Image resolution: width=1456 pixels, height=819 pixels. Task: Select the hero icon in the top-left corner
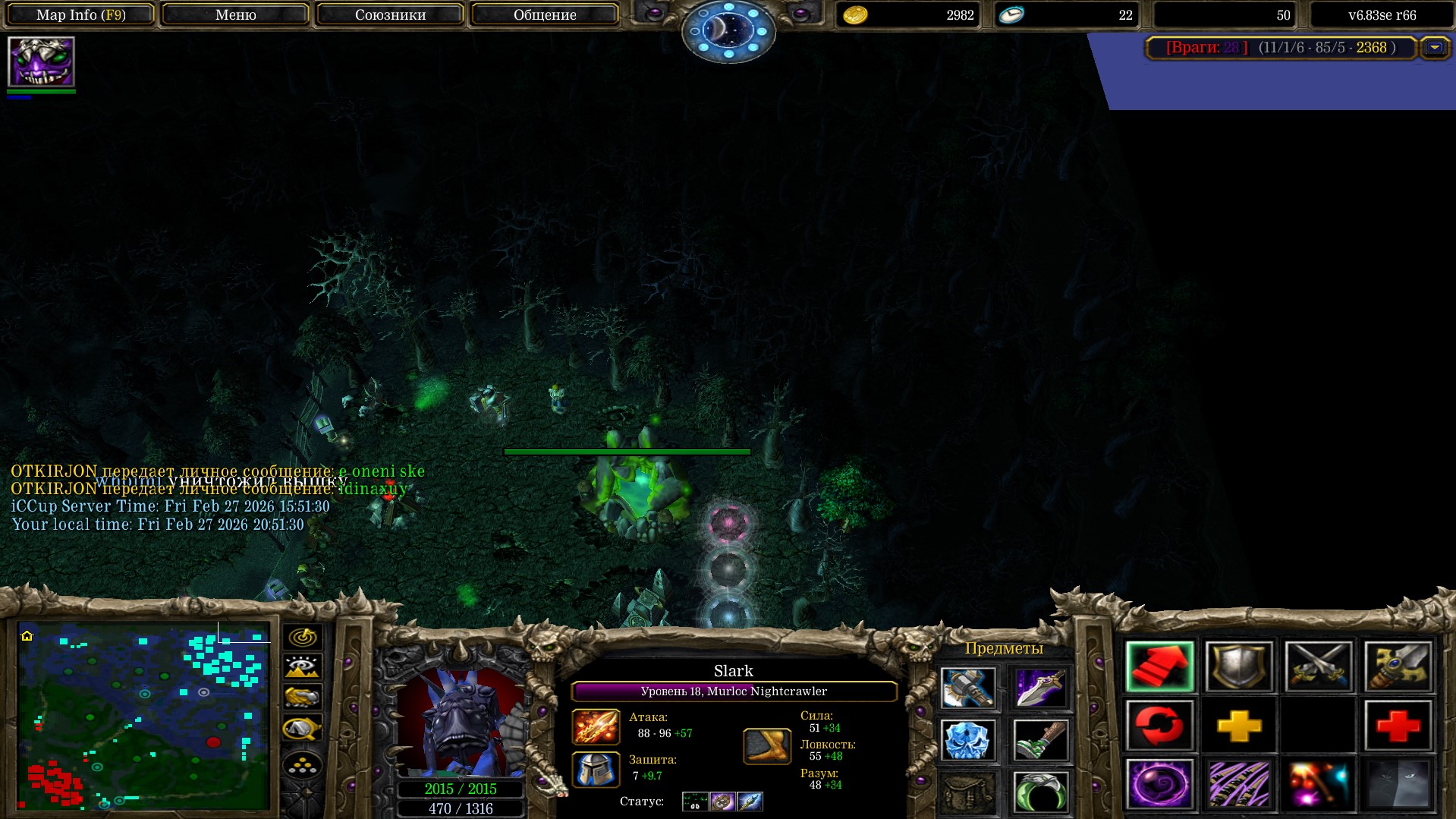click(41, 62)
